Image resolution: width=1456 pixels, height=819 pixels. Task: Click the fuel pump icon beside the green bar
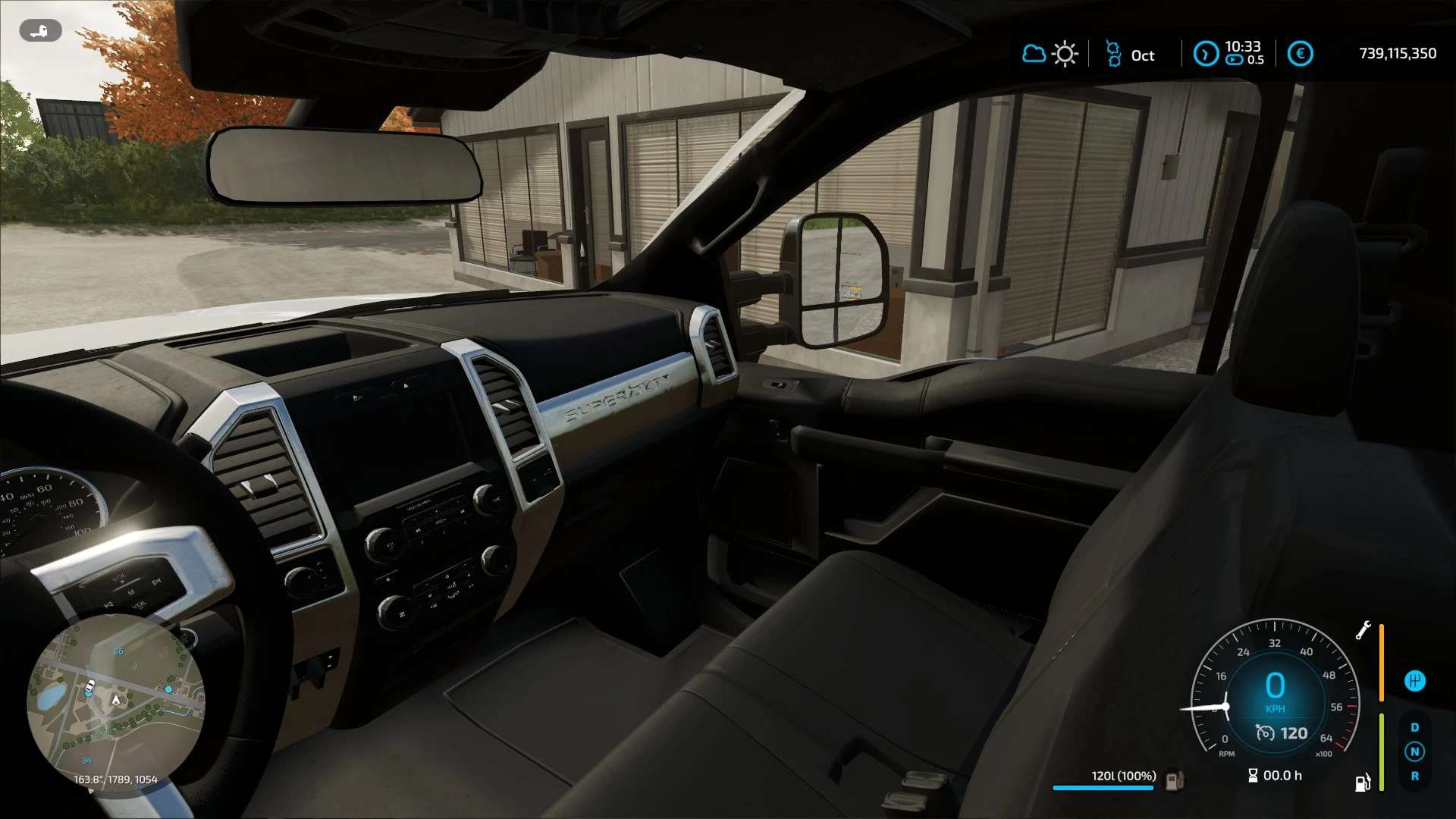click(x=1363, y=783)
